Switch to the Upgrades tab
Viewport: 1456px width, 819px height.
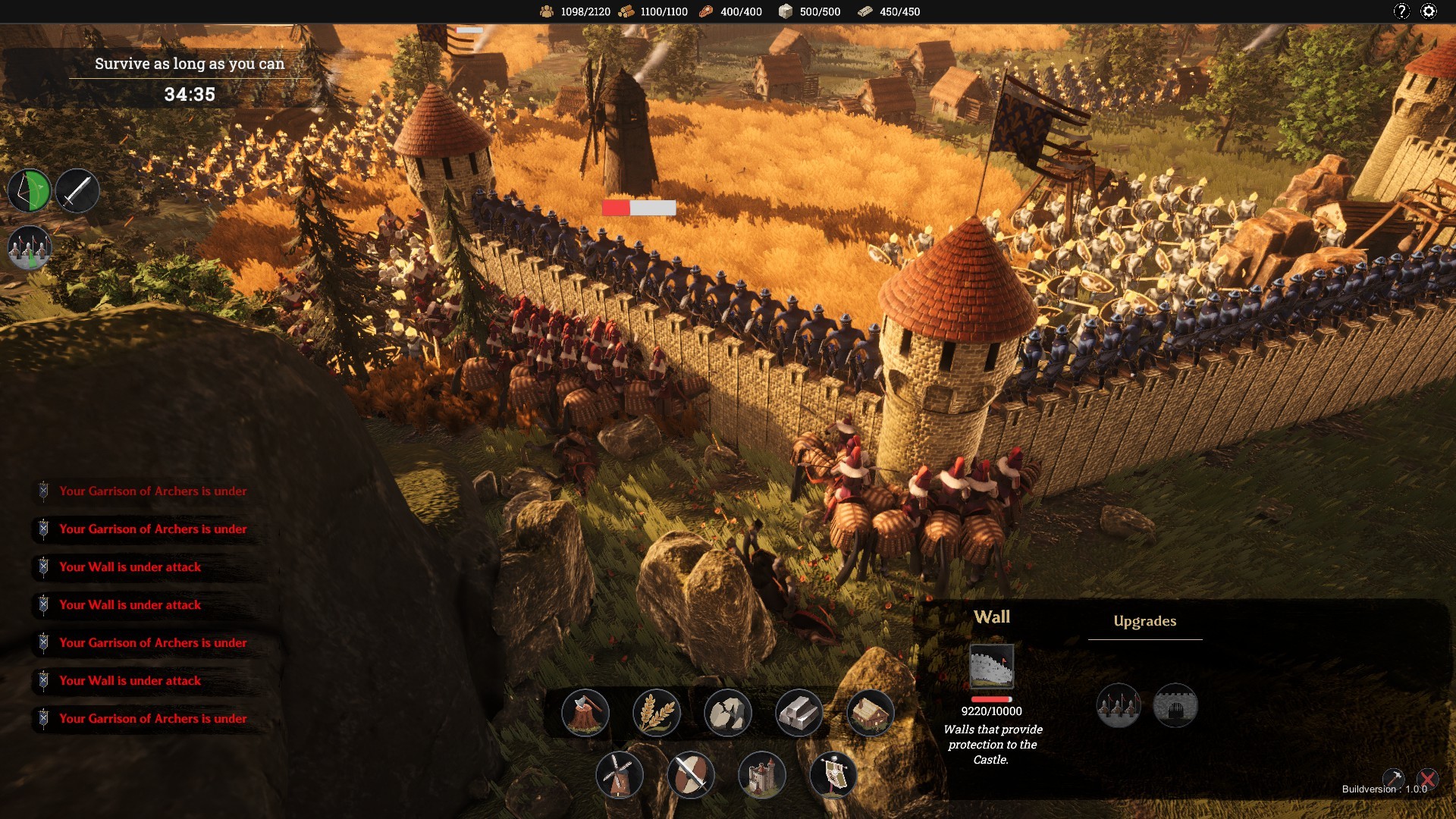1144,621
